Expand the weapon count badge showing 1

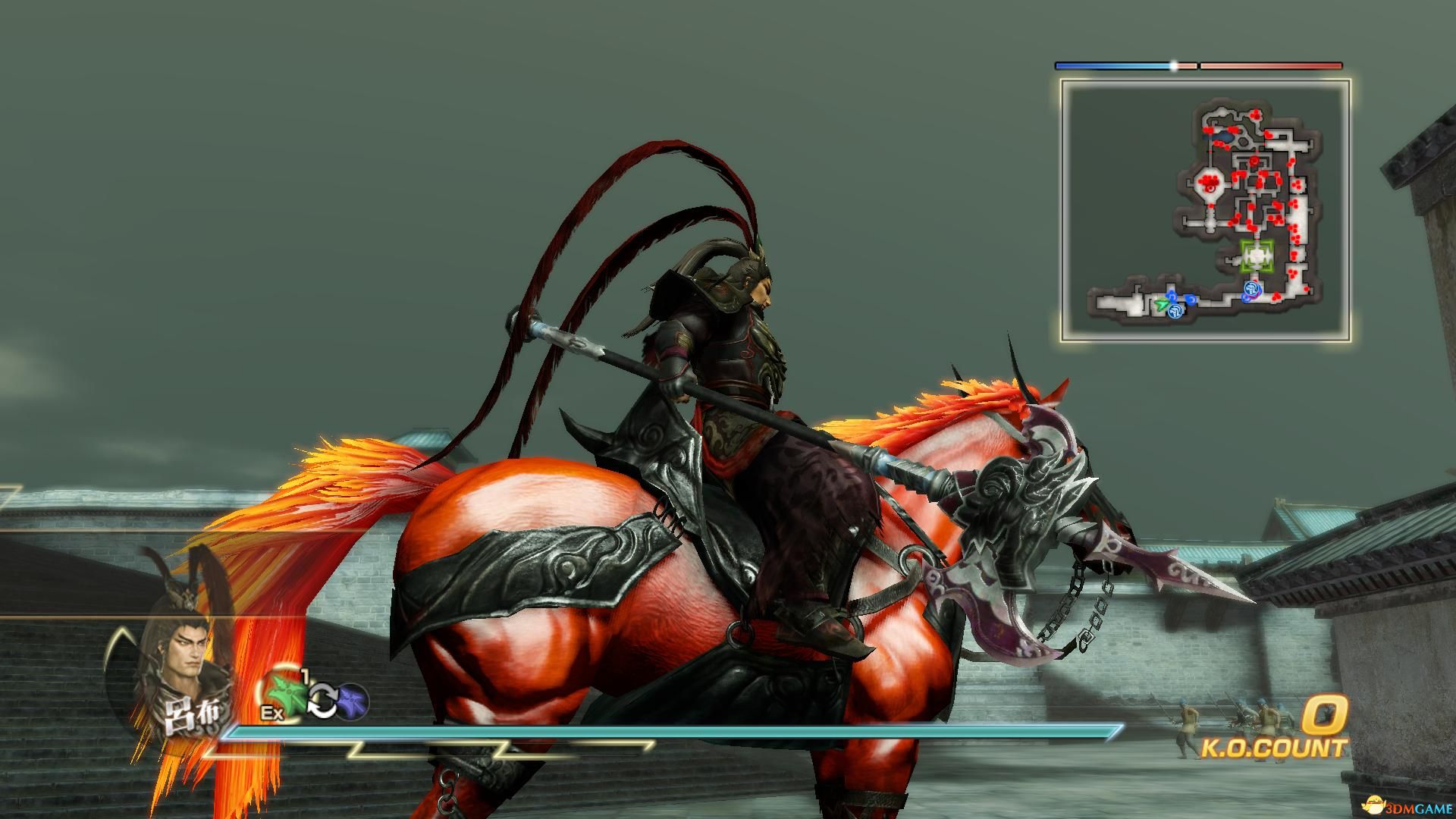(x=305, y=674)
